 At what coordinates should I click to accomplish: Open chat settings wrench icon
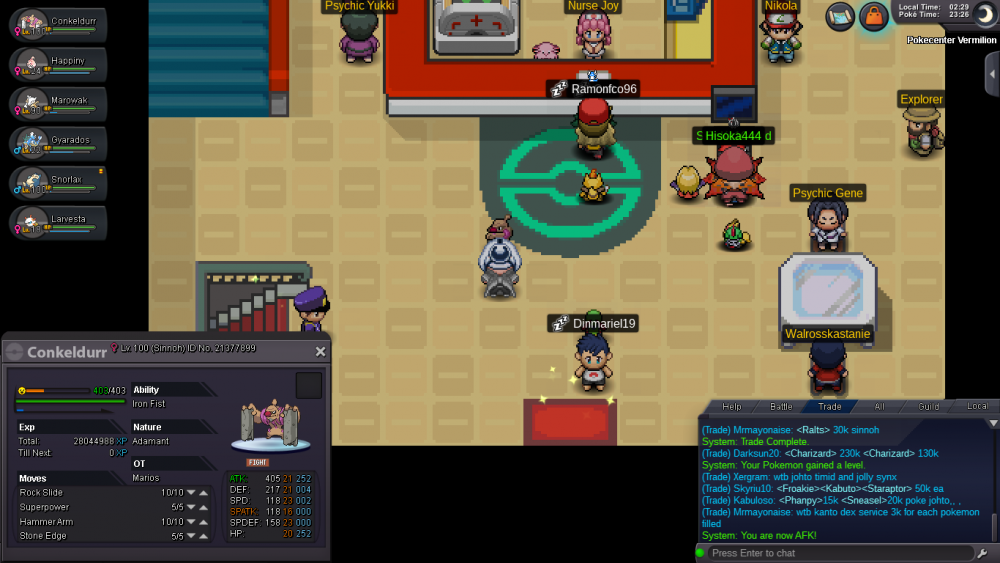coord(985,553)
